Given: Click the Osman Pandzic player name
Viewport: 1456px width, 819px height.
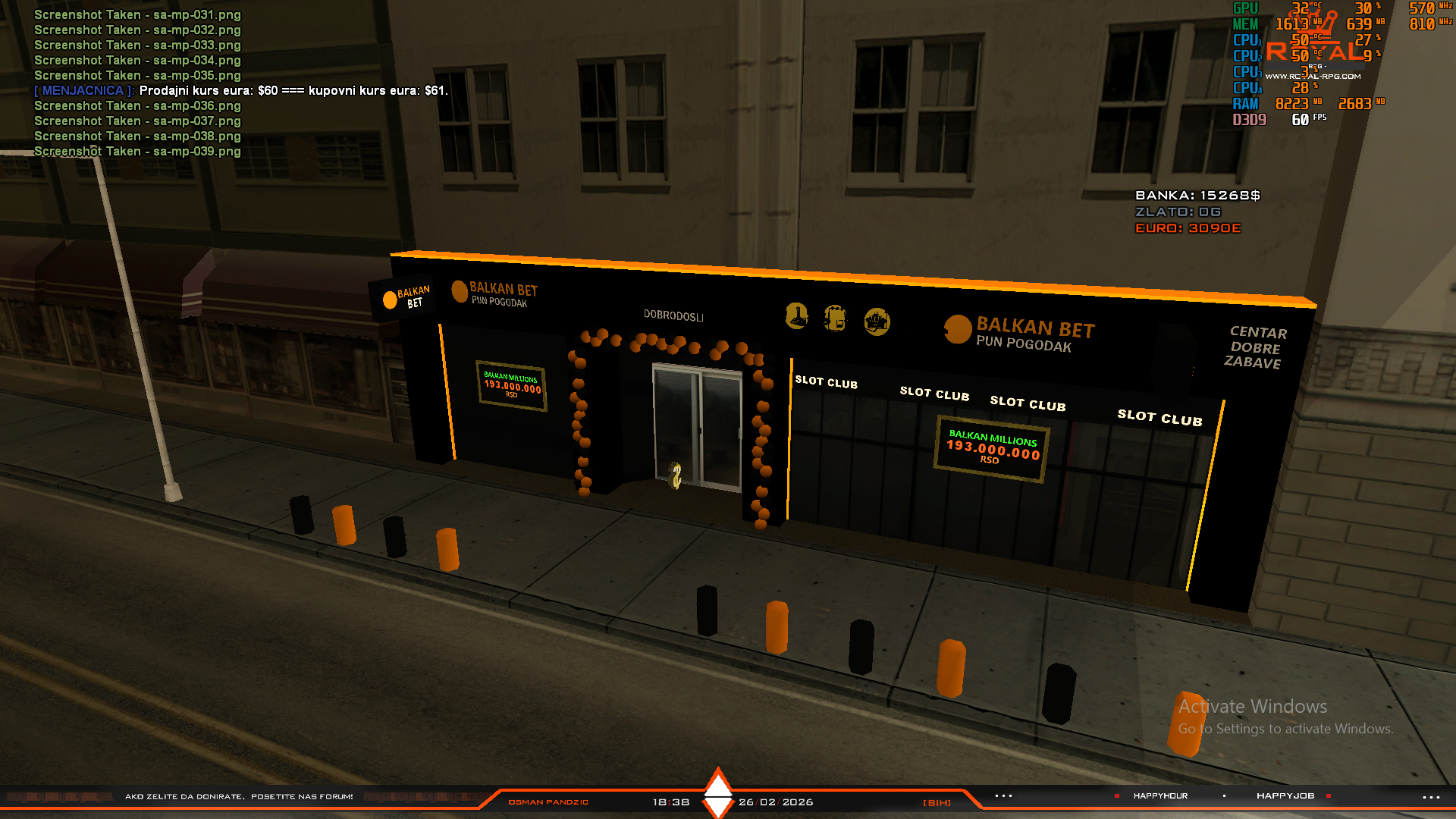Looking at the screenshot, I should pyautogui.click(x=548, y=802).
